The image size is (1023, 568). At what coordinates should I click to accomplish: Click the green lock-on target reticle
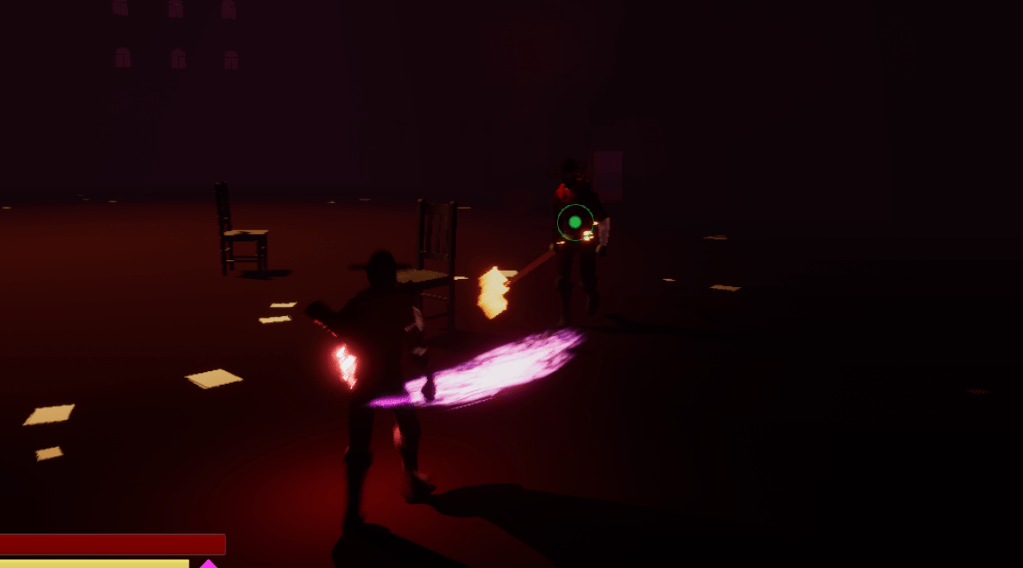575,222
